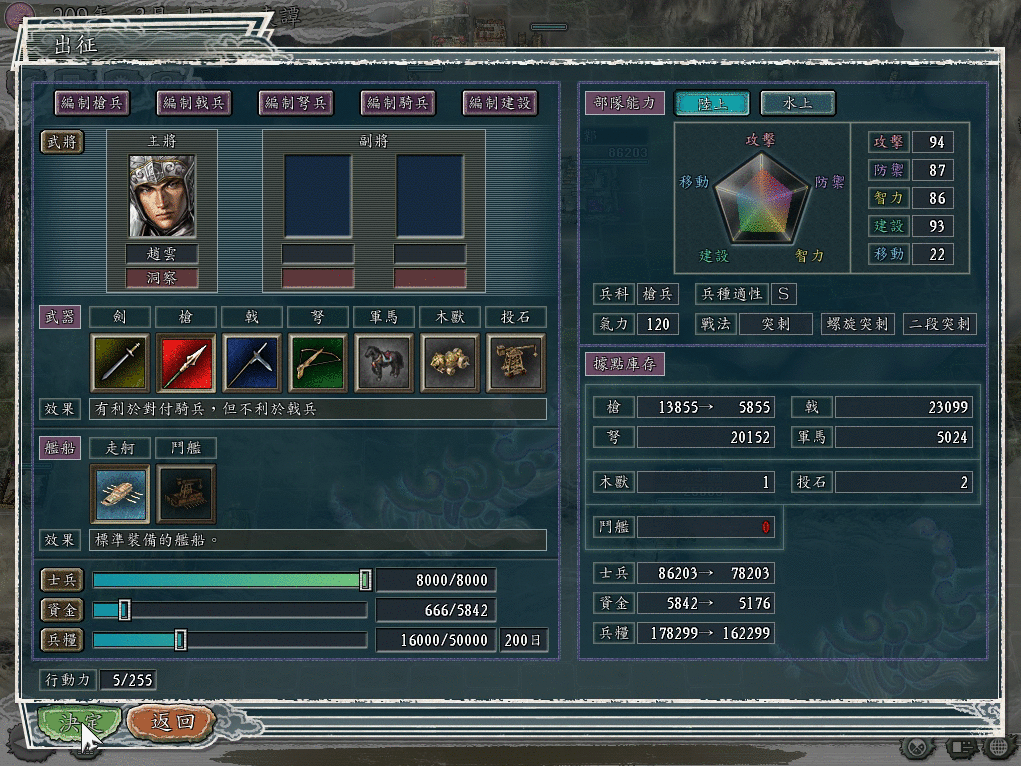
Task: Select the 編制建設 formation button
Action: (499, 102)
